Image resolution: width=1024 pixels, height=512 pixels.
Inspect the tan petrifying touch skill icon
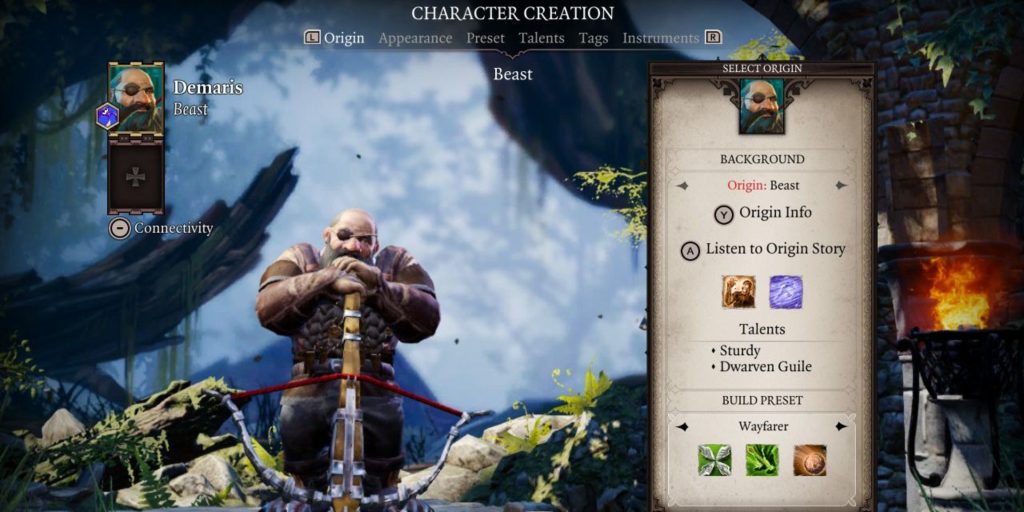tap(738, 292)
